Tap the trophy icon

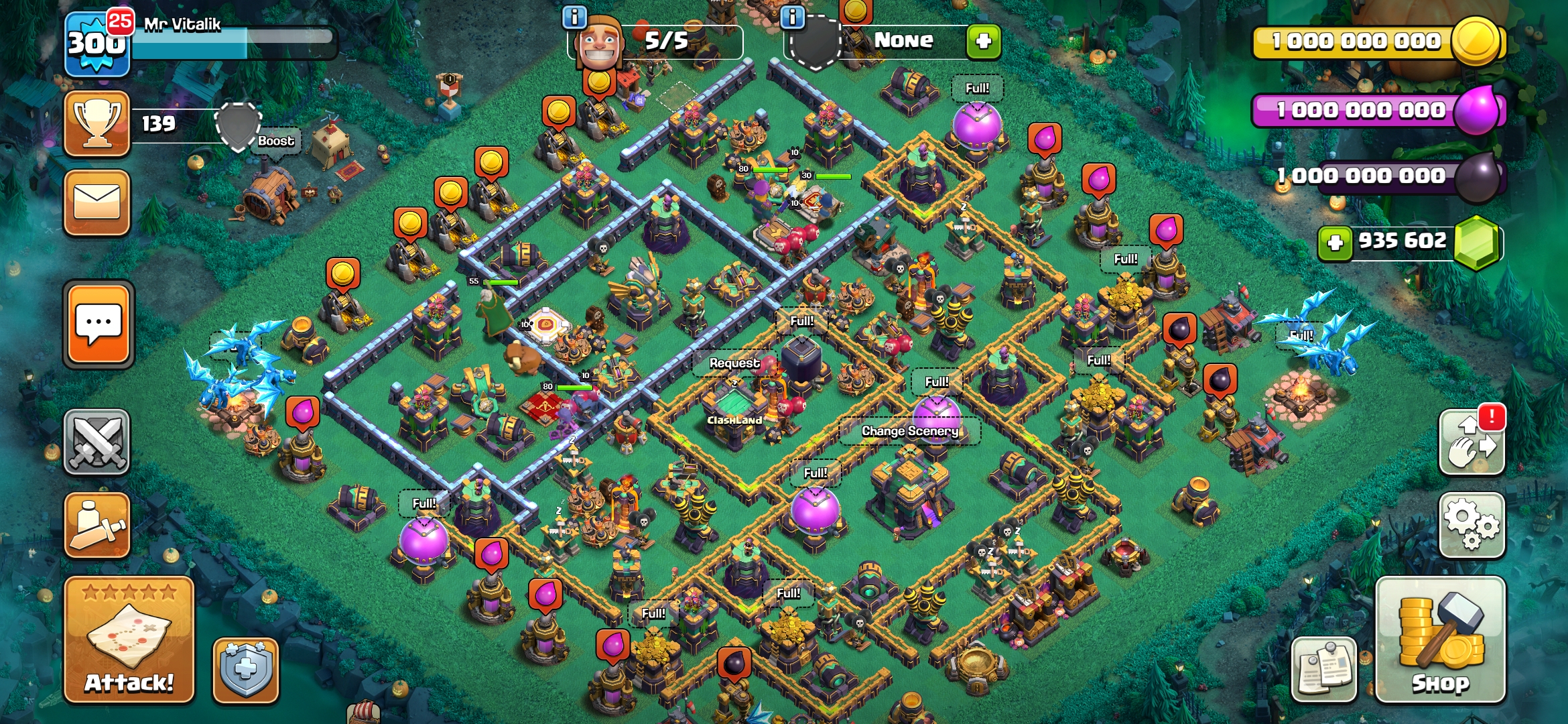pos(97,123)
